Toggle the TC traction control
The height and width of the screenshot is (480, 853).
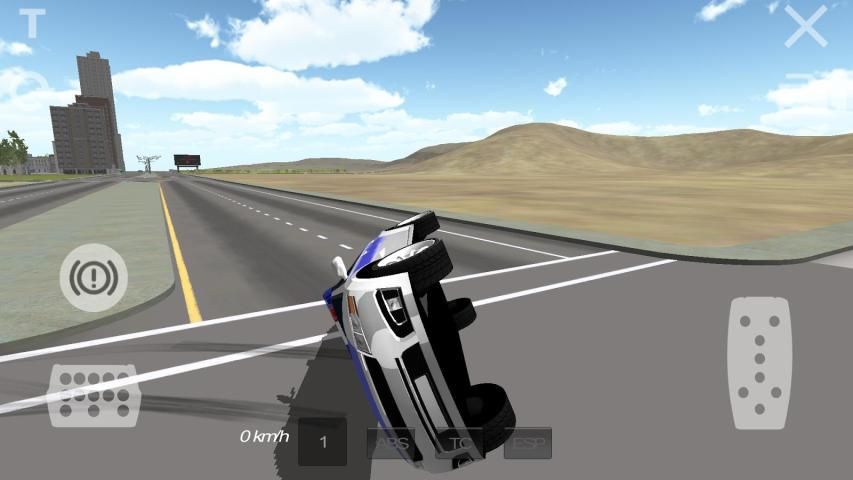(459, 443)
